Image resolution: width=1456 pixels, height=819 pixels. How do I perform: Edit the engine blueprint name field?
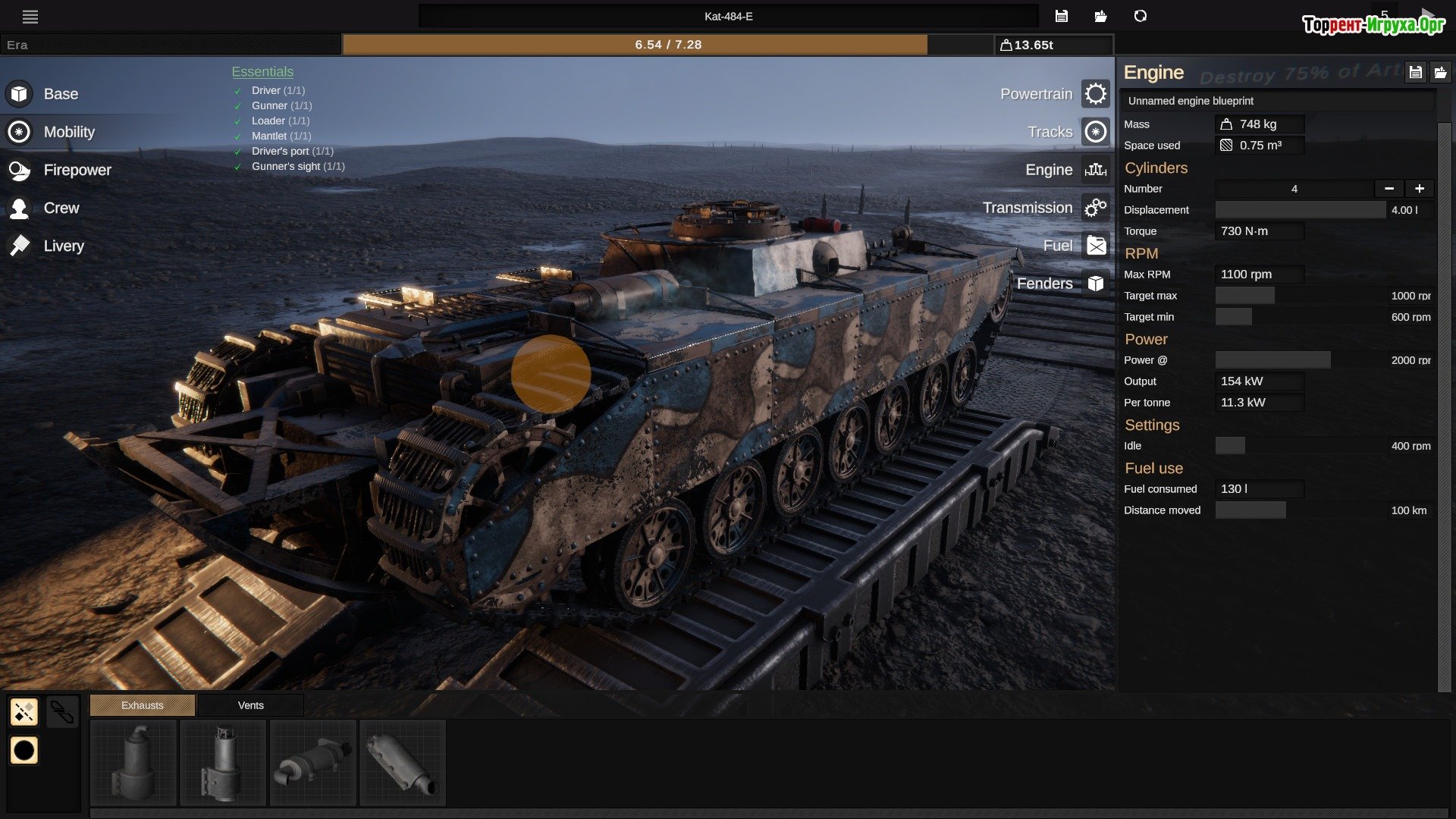[x=1277, y=101]
